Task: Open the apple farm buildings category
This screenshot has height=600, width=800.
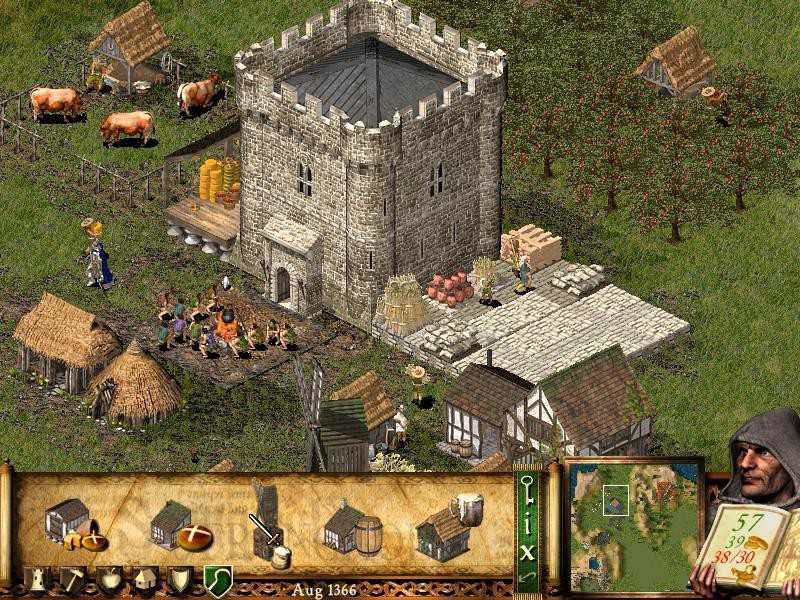Action: pos(110,579)
